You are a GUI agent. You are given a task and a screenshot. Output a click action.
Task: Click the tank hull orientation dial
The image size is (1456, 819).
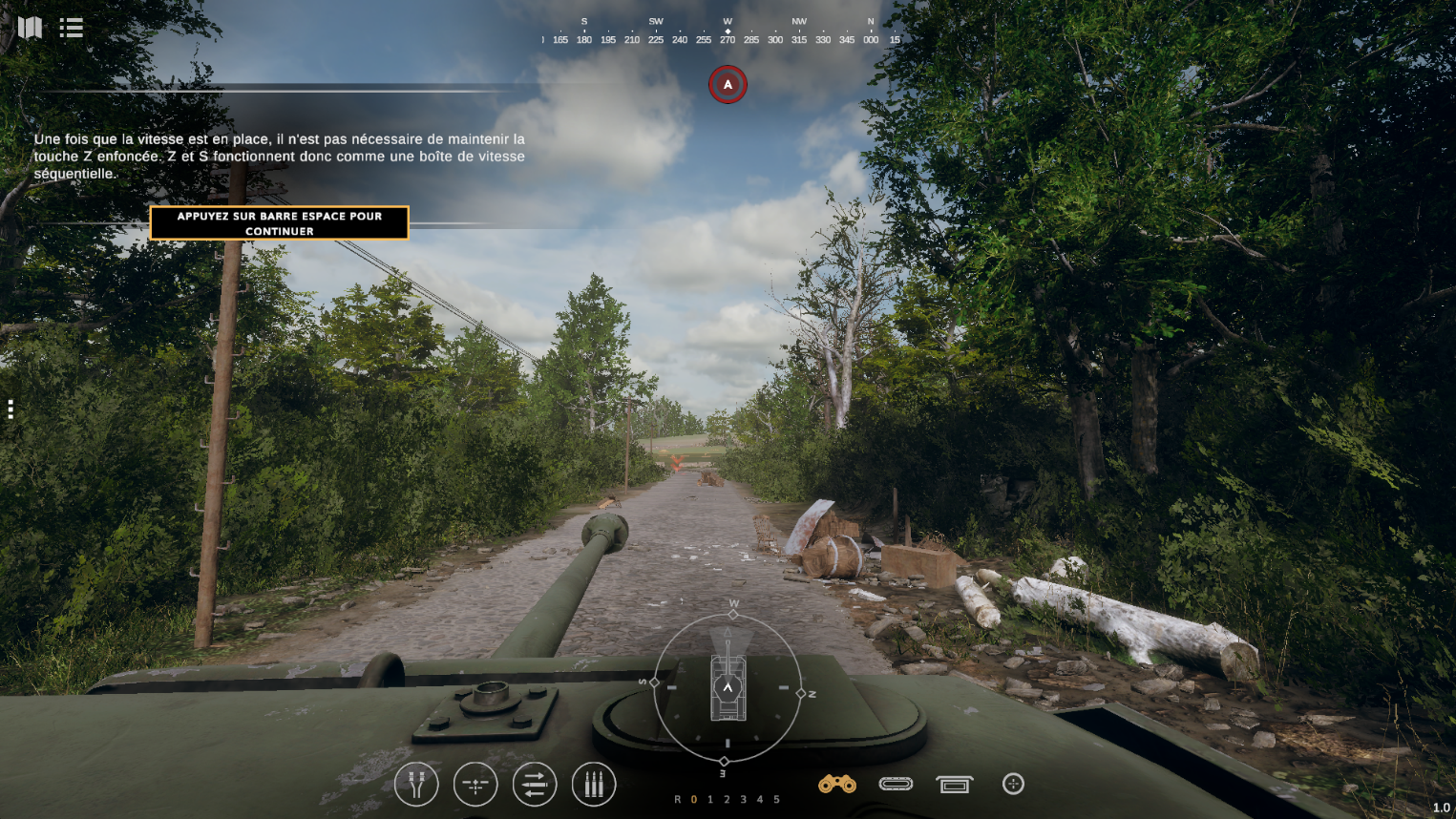(728, 687)
